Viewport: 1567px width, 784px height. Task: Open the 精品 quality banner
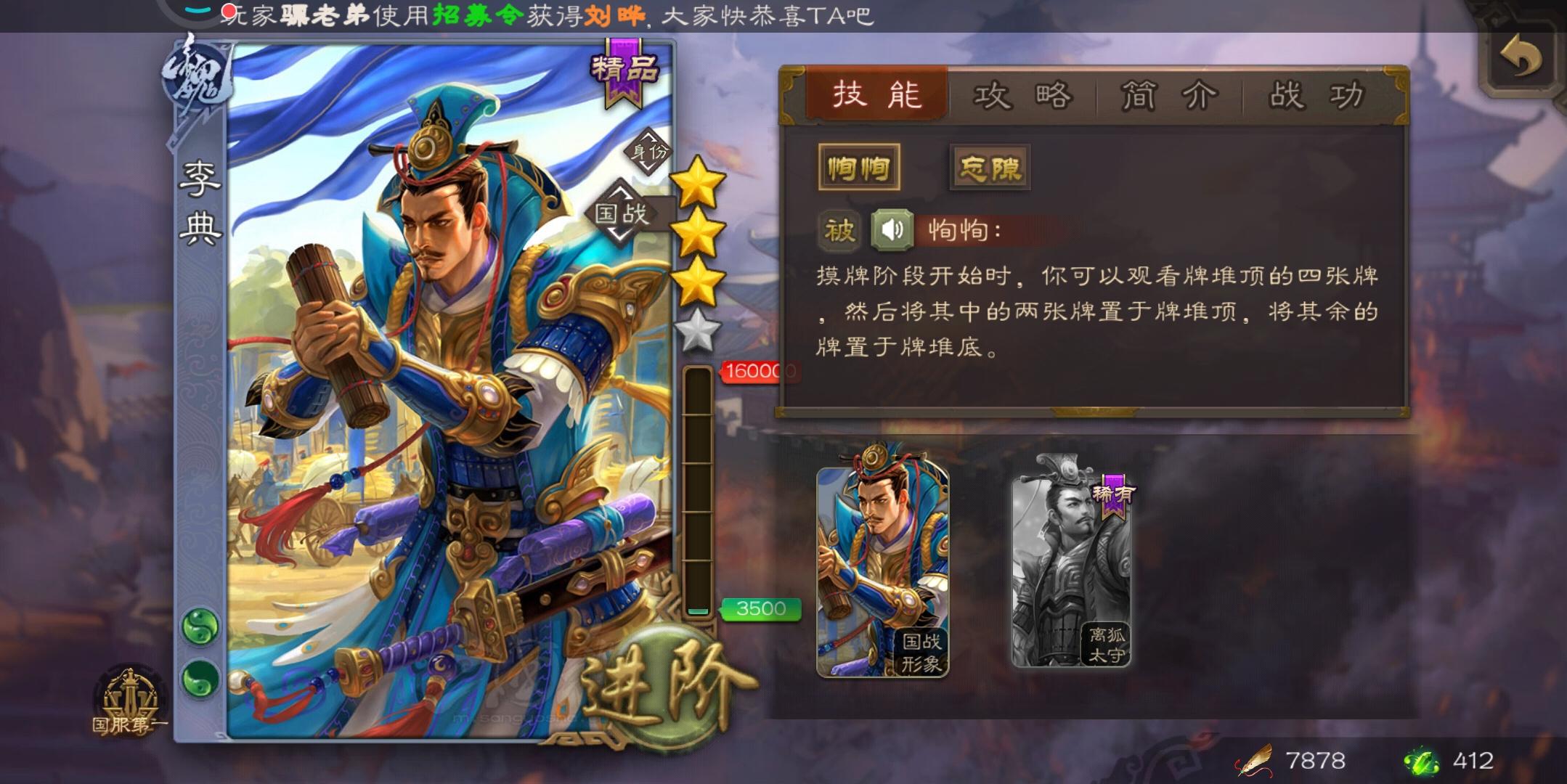625,73
